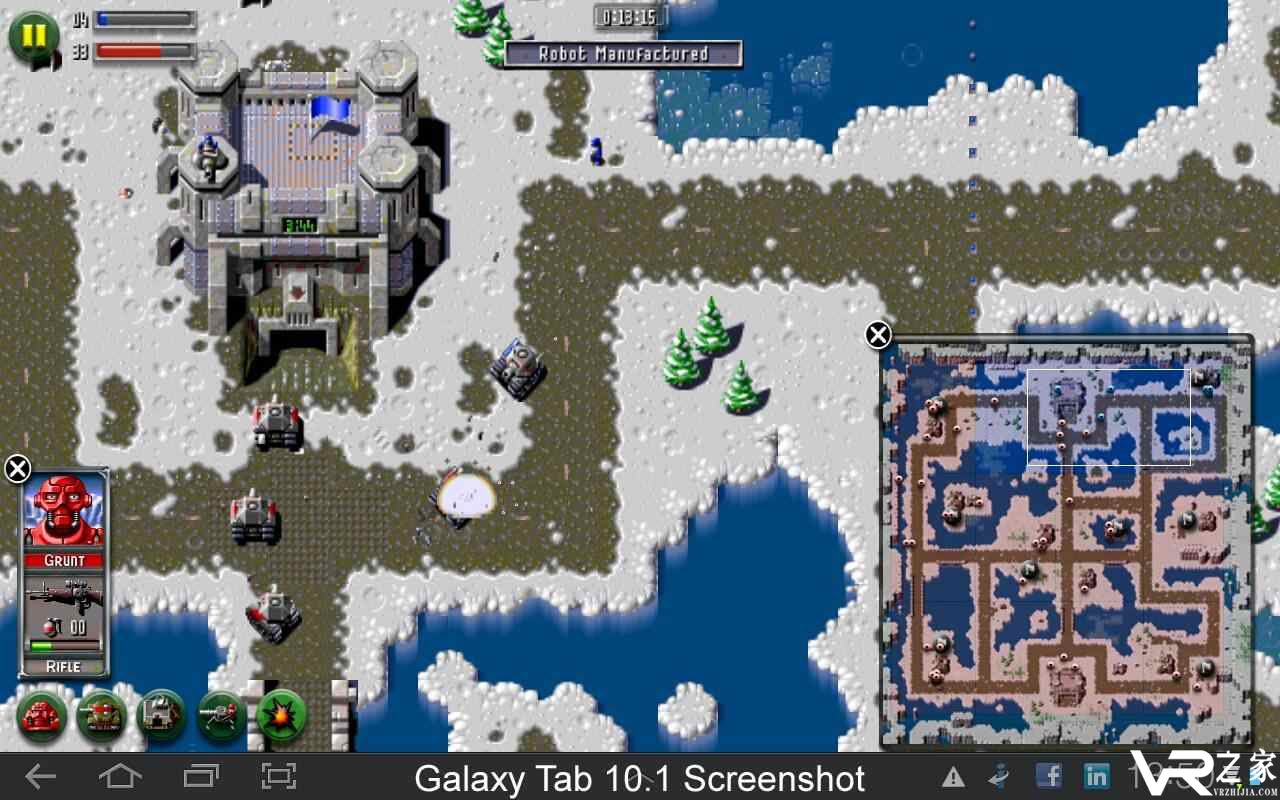
Task: Close the minimap overlay
Action: [x=878, y=335]
